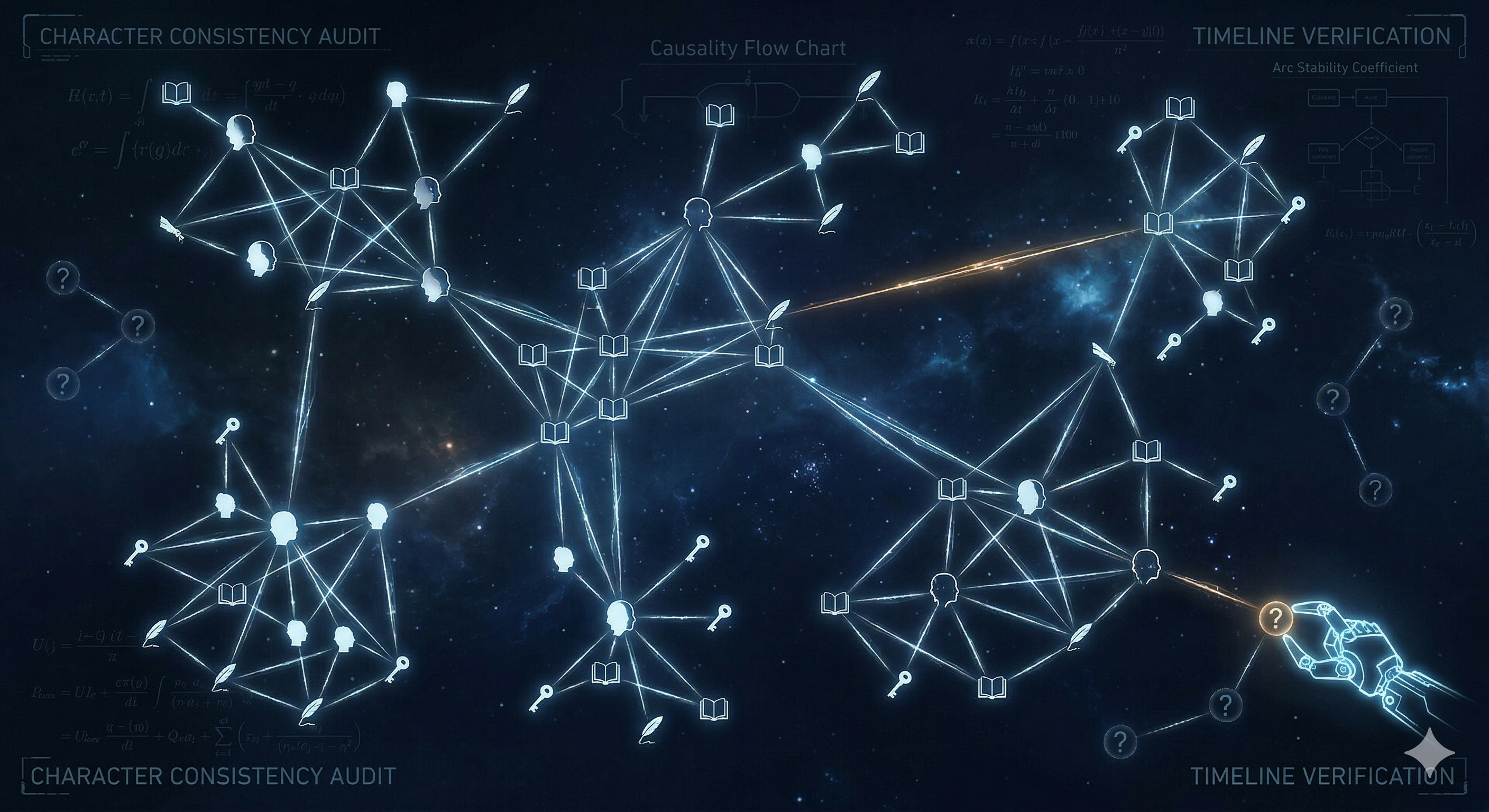Open the Causality Flow Chart heading

pyautogui.click(x=747, y=48)
